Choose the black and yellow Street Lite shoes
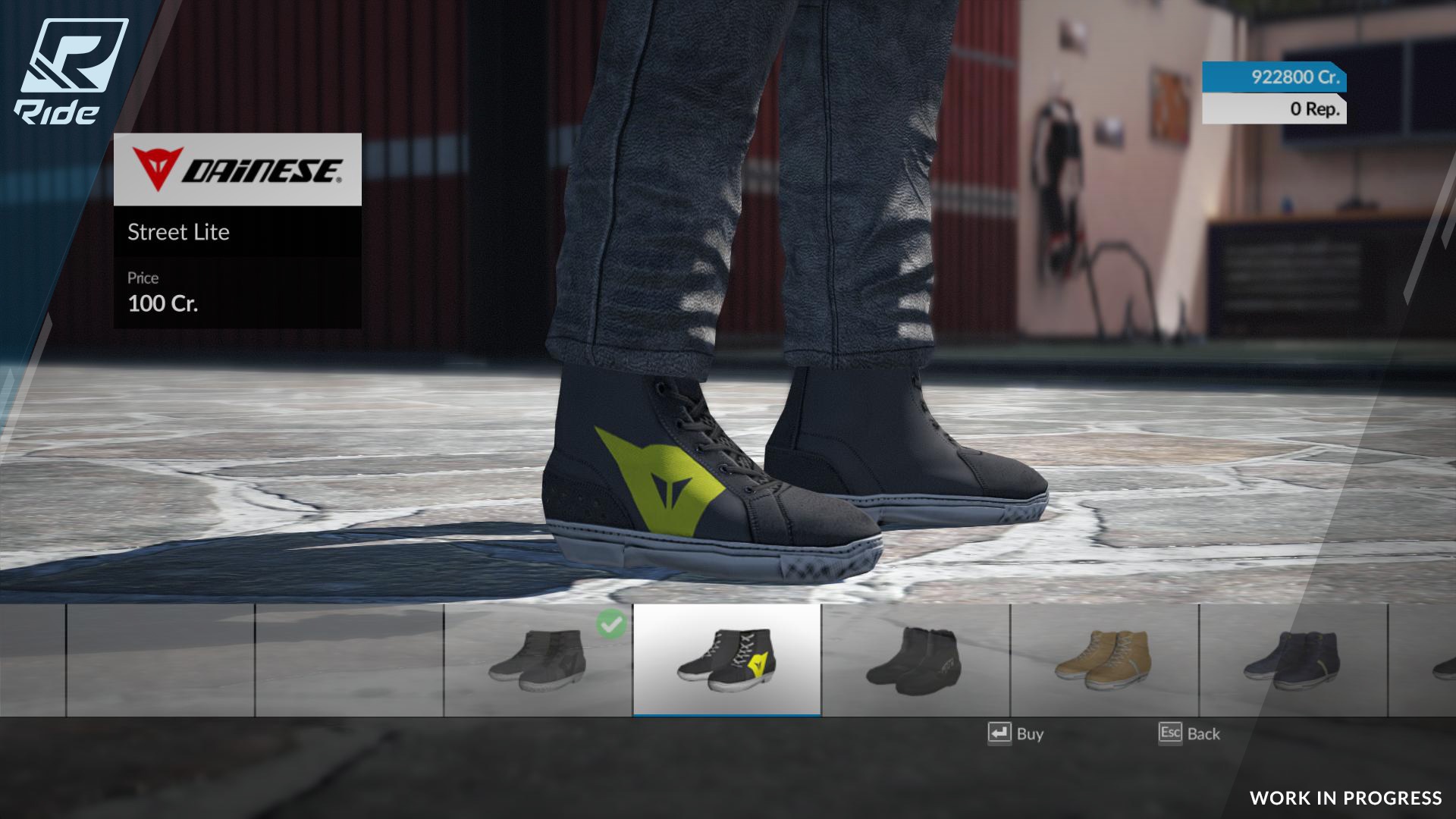Image resolution: width=1456 pixels, height=819 pixels. click(x=726, y=661)
